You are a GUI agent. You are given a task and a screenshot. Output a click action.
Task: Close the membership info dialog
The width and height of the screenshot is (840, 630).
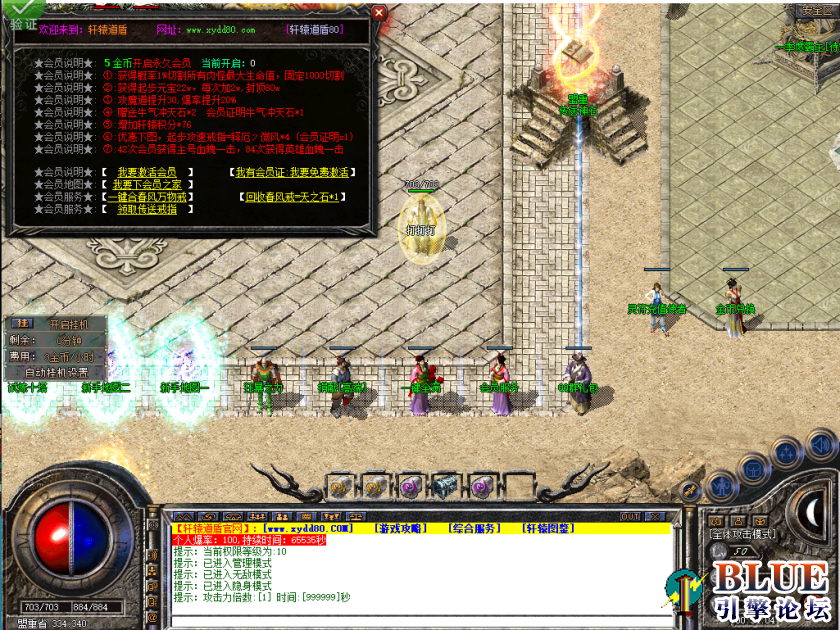(x=378, y=13)
